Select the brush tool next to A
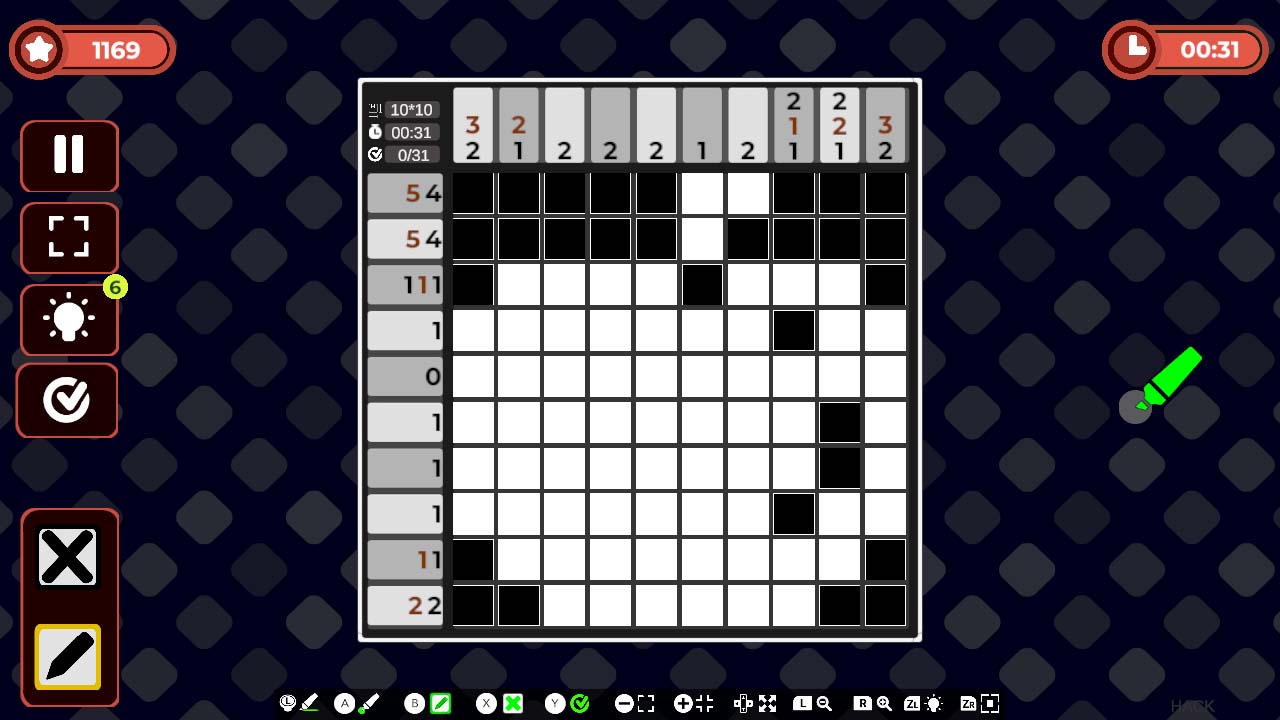Viewport: 1280px width, 720px height. click(x=372, y=703)
